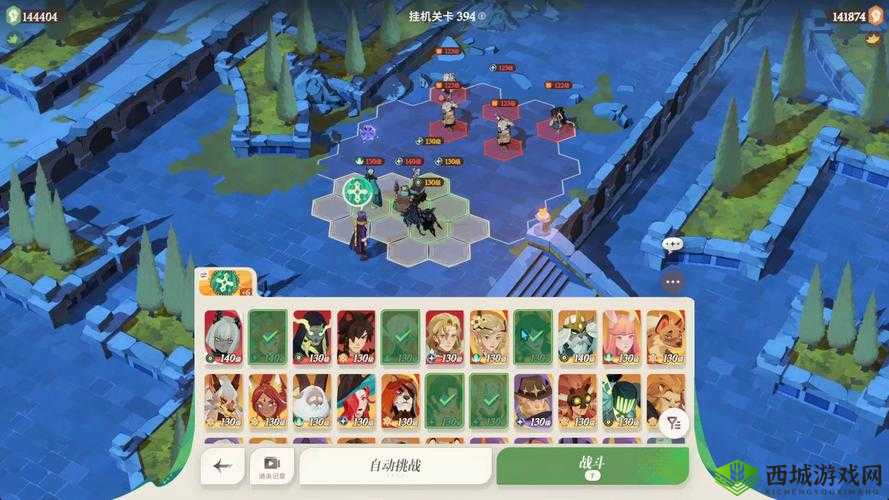This screenshot has width=889, height=500.
Task: Open the three-dots more options button
Action: pos(672,282)
